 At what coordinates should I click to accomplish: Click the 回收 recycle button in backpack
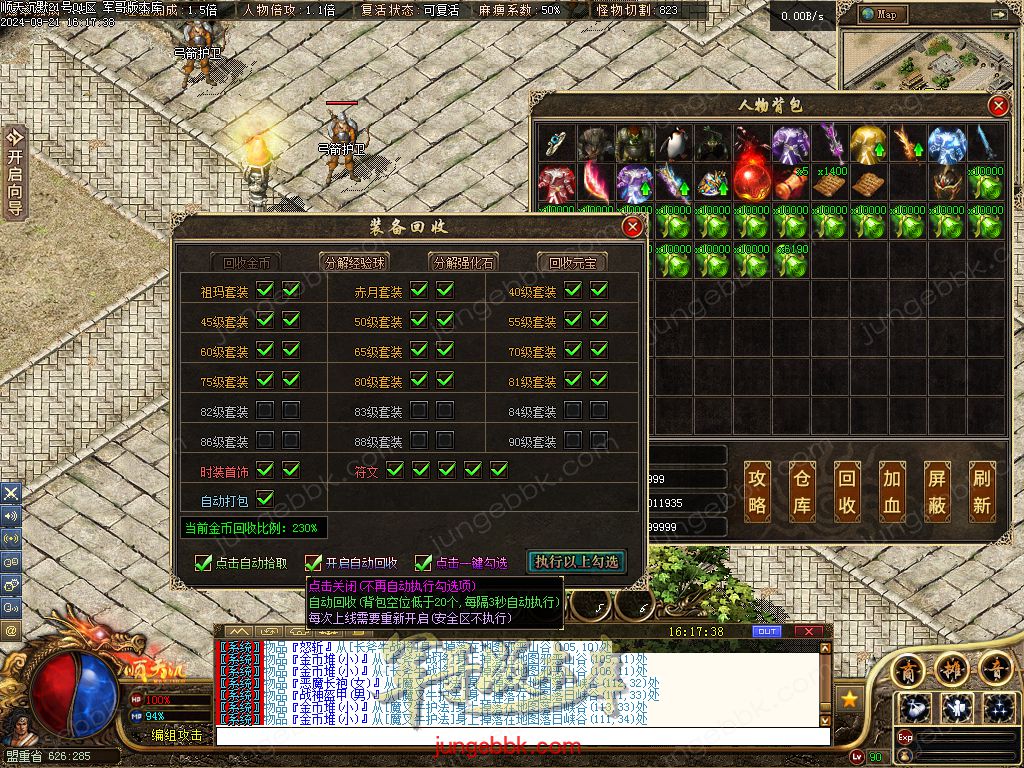(847, 491)
